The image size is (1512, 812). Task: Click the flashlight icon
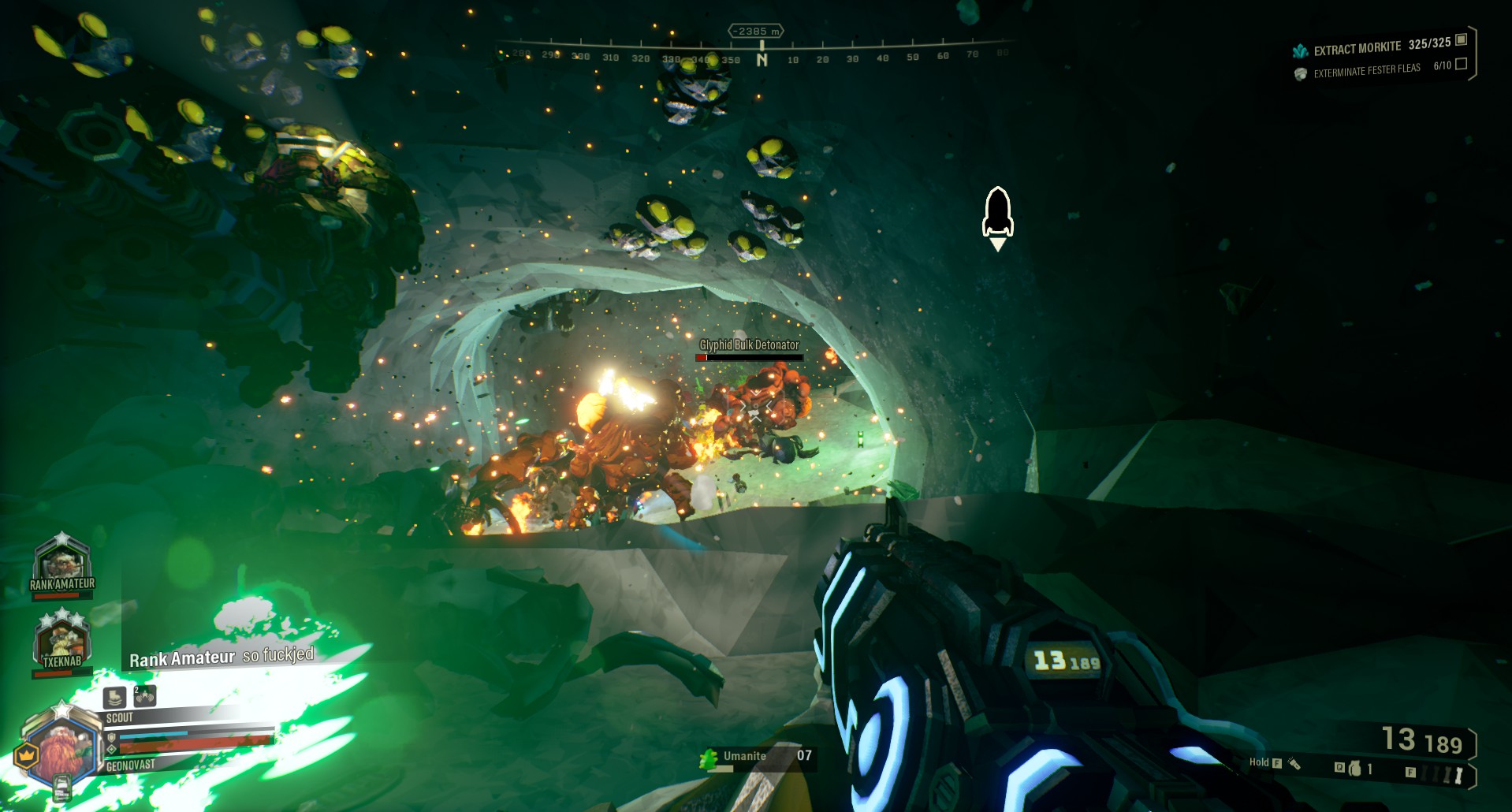(1294, 762)
